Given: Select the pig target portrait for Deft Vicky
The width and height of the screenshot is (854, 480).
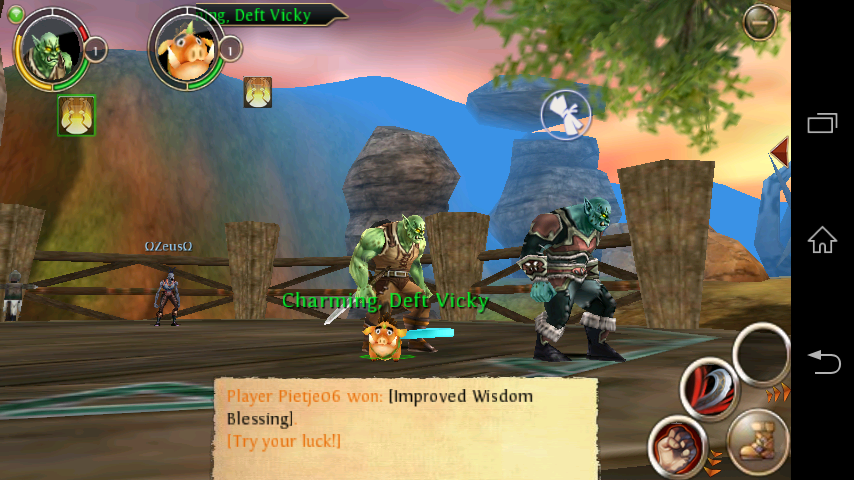Looking at the screenshot, I should click(x=185, y=48).
